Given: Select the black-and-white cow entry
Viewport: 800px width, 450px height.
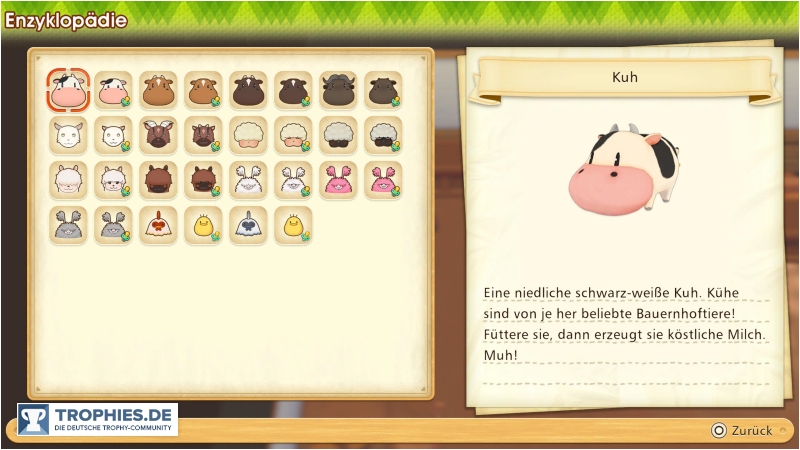Looking at the screenshot, I should click(68, 91).
